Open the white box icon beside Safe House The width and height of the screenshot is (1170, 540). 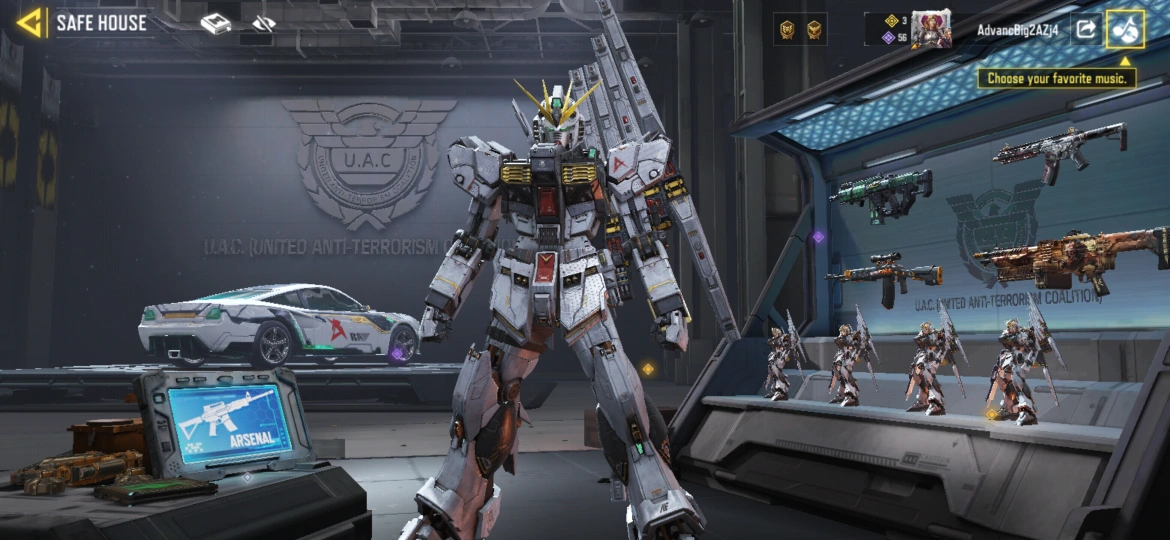click(x=216, y=23)
